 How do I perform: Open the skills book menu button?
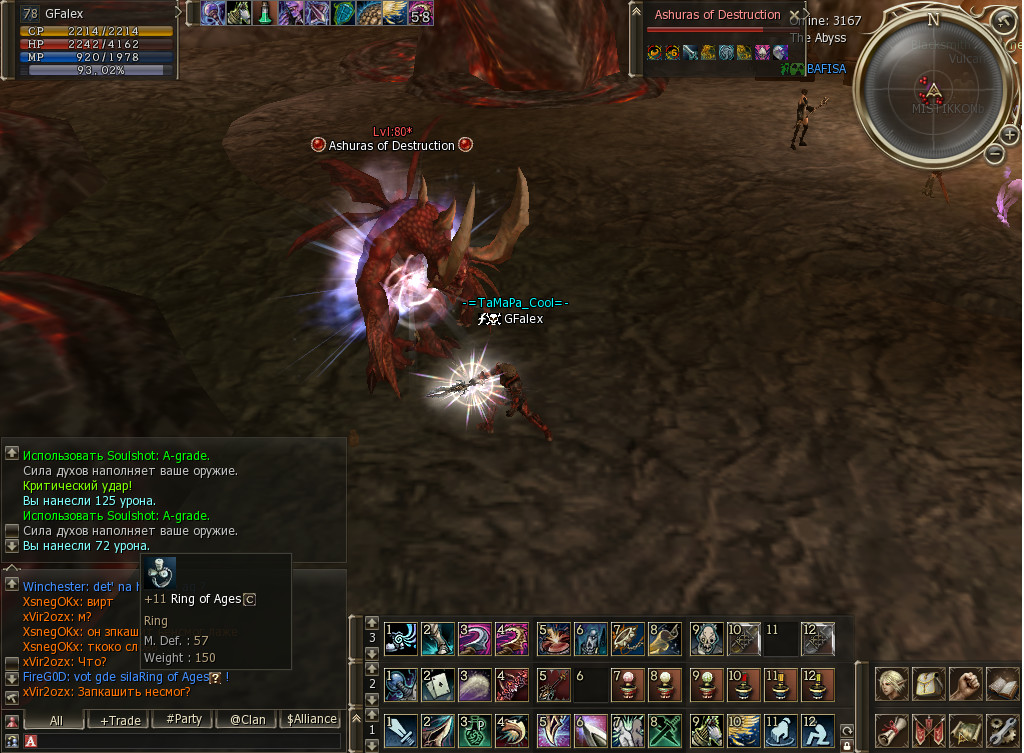point(1002,685)
